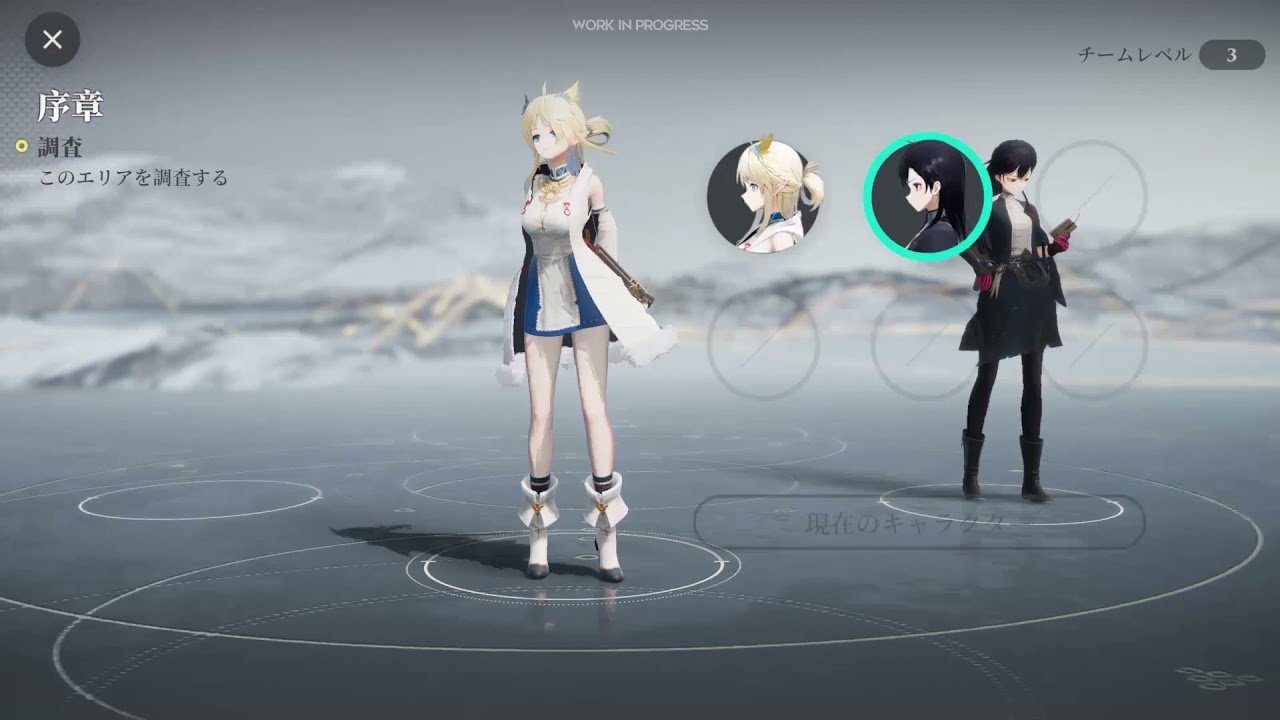Toggle the yellow marker beside 調査
The height and width of the screenshot is (720, 1280).
(22, 147)
